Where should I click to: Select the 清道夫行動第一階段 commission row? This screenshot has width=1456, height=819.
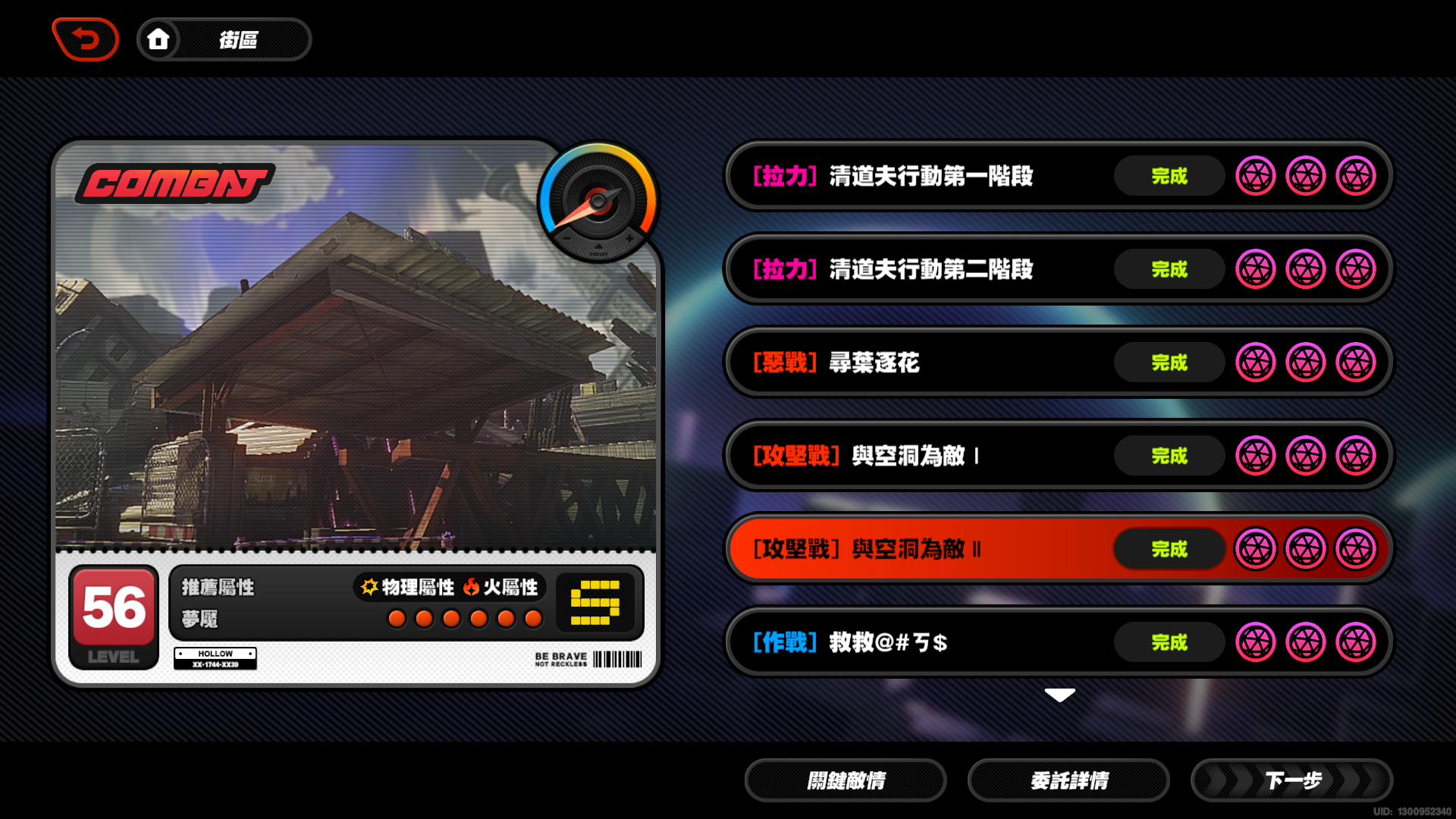click(x=910, y=176)
